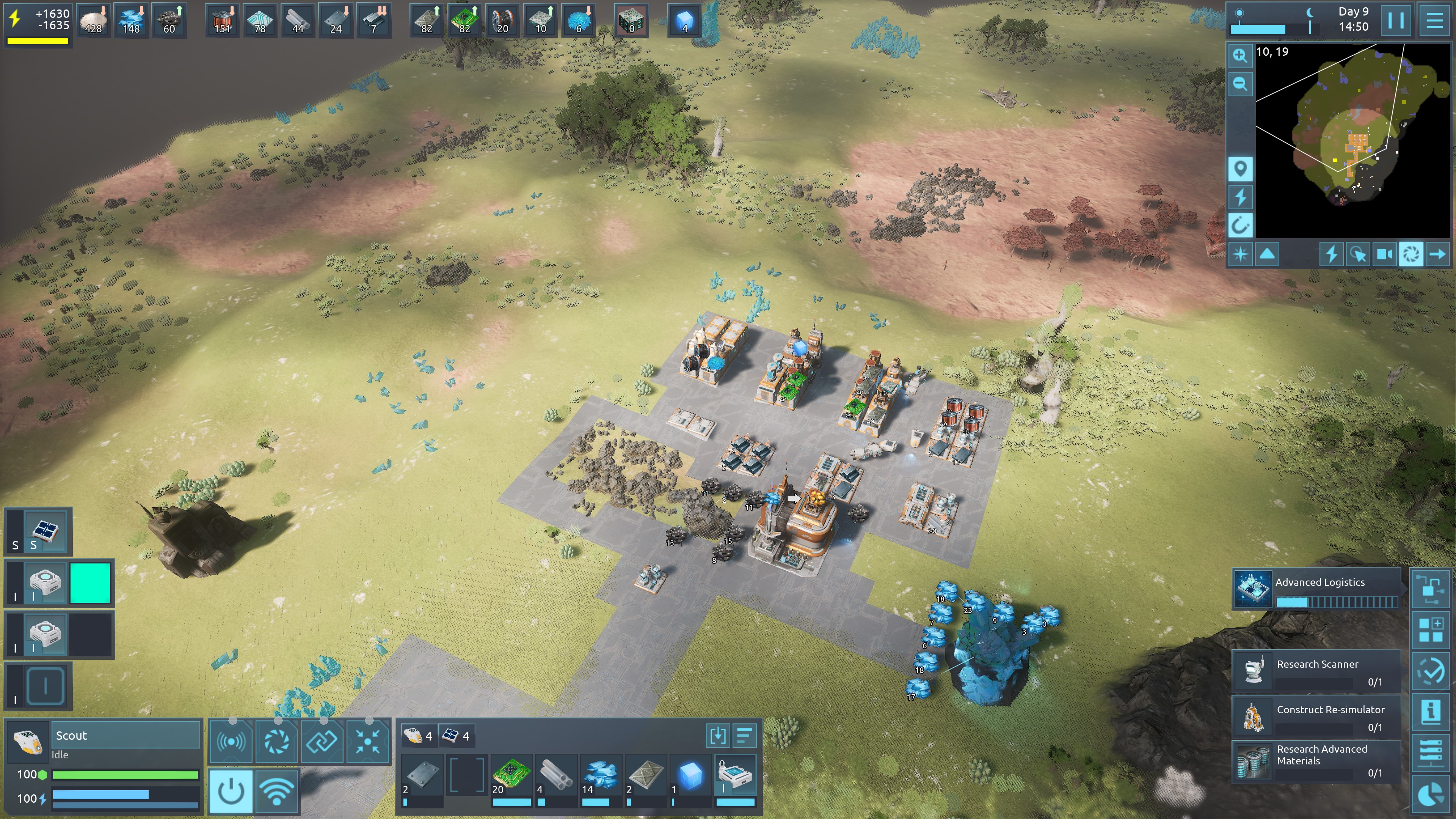This screenshot has height=819, width=1456.
Task: Open the Advanced Logistics research tracker
Action: (x=1317, y=588)
